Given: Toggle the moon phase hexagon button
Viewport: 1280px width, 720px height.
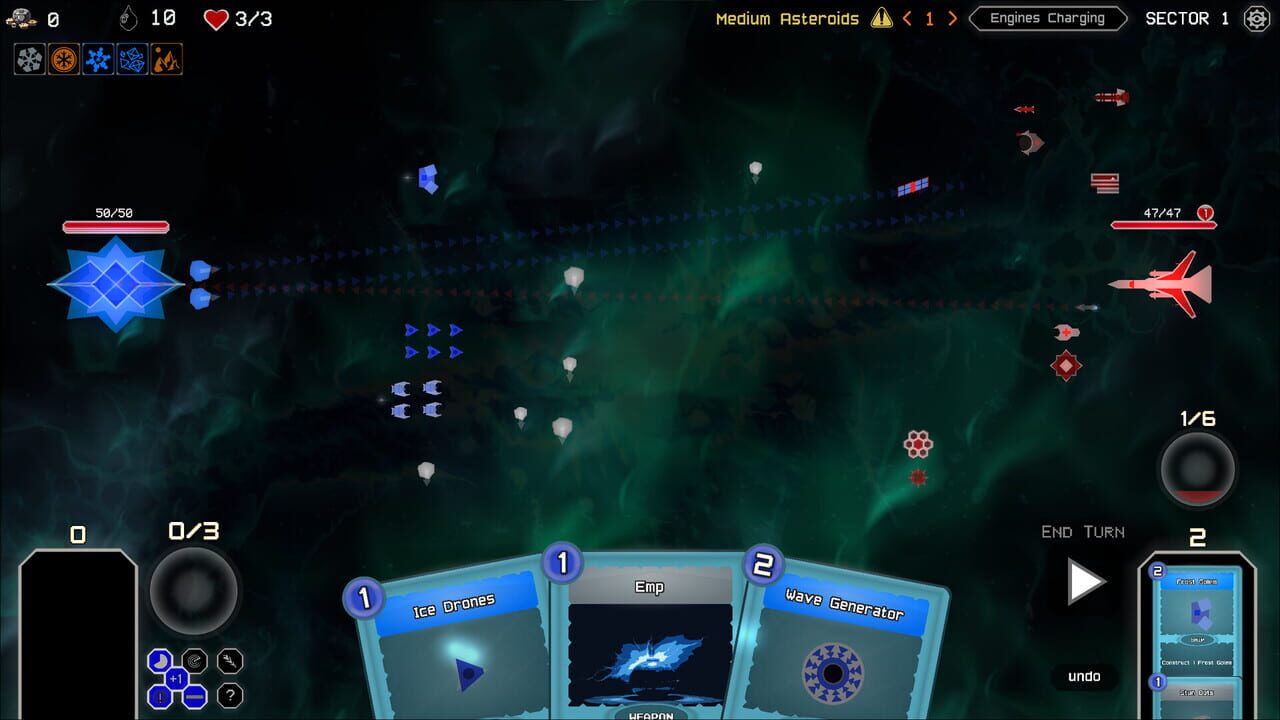Looking at the screenshot, I should point(159,660).
